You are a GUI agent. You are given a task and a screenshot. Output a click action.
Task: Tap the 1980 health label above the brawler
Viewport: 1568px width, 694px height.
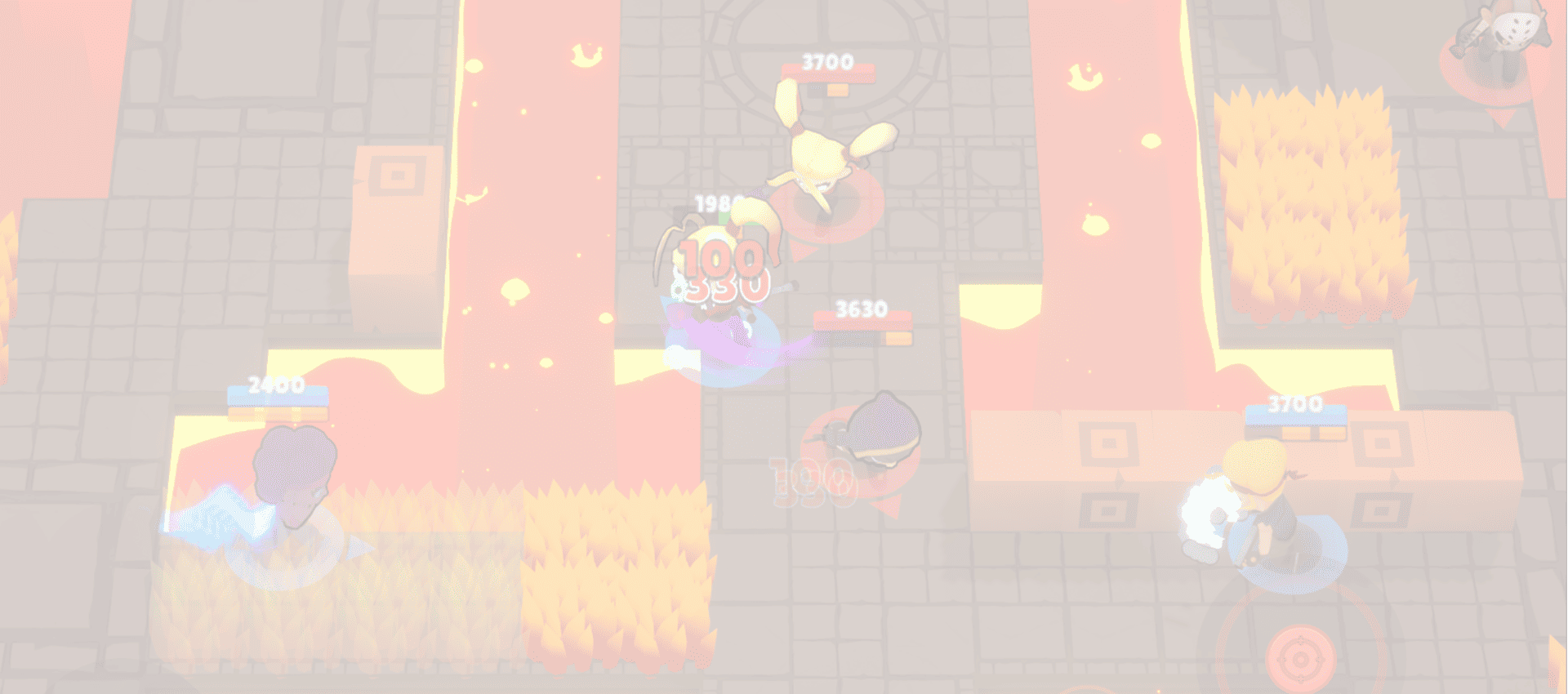click(x=715, y=202)
